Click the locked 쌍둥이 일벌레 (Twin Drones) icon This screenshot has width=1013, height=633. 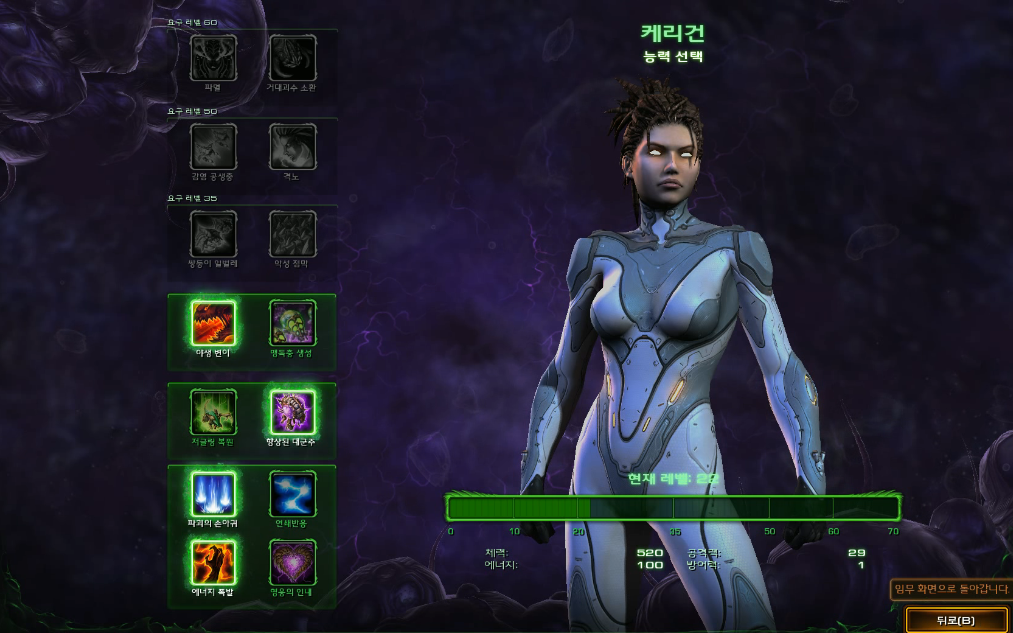213,234
